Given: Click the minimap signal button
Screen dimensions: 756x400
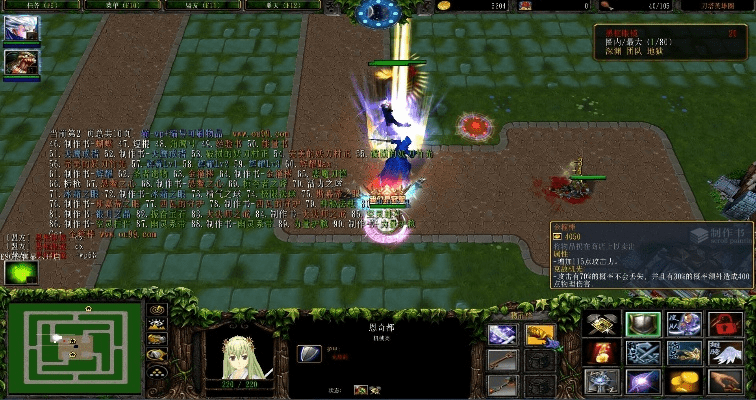Looking at the screenshot, I should tap(157, 310).
